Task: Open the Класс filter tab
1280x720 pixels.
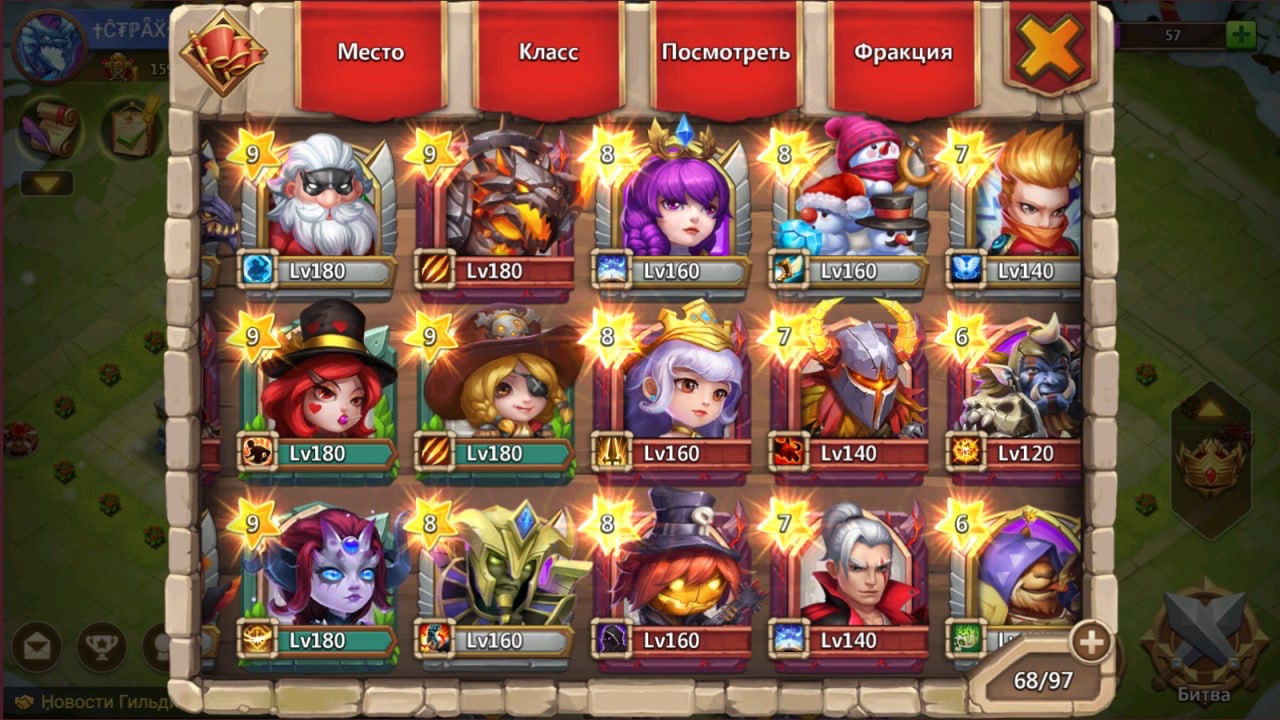Action: point(548,54)
